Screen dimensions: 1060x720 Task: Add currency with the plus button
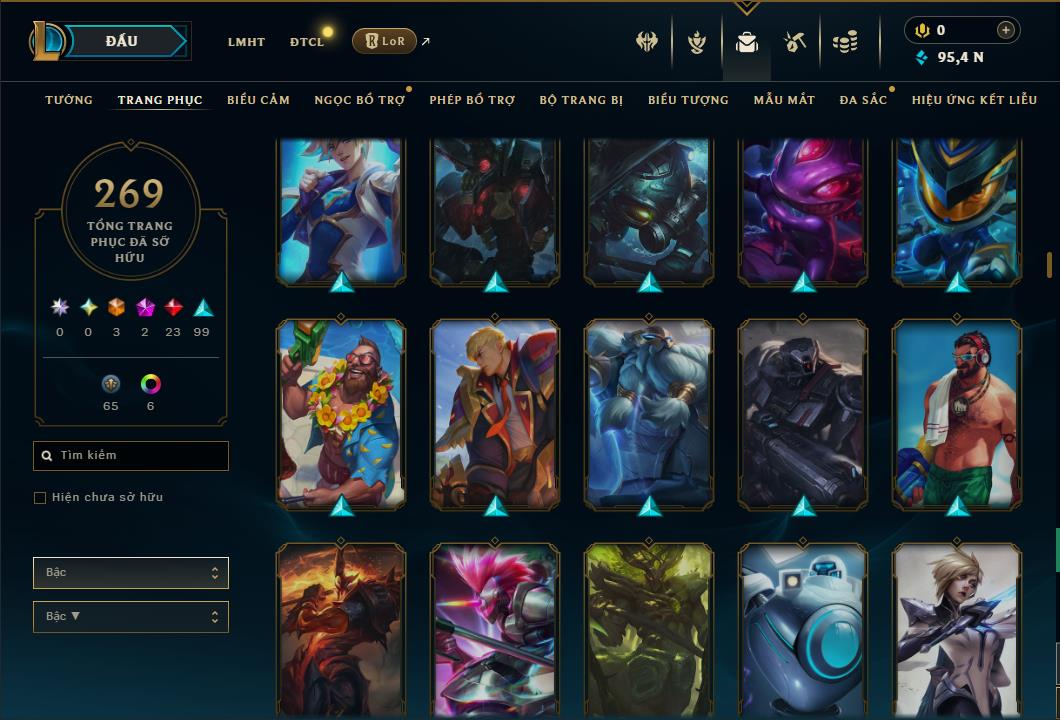pyautogui.click(x=1006, y=31)
